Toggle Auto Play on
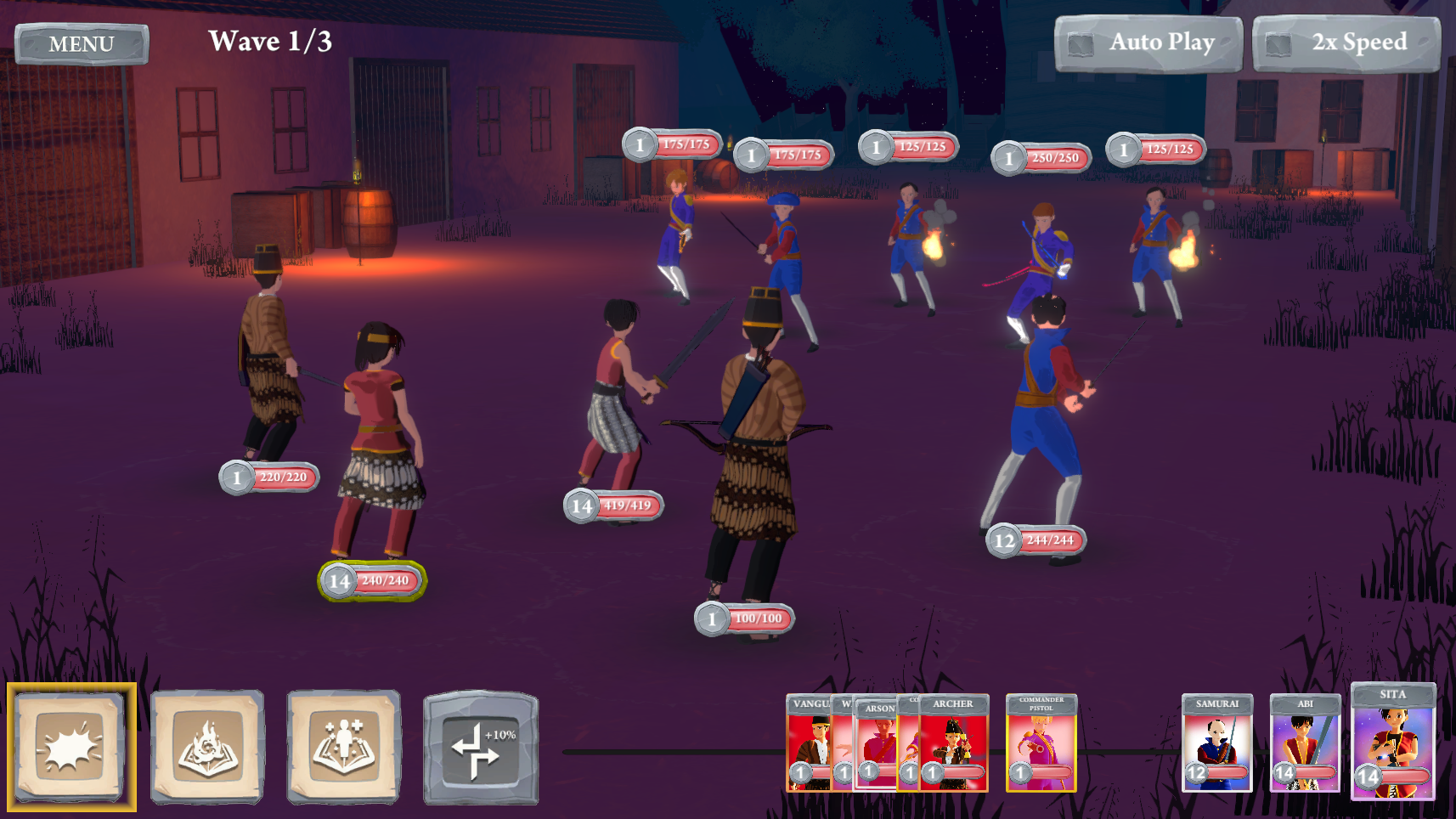The width and height of the screenshot is (1456, 819). coord(1148,43)
